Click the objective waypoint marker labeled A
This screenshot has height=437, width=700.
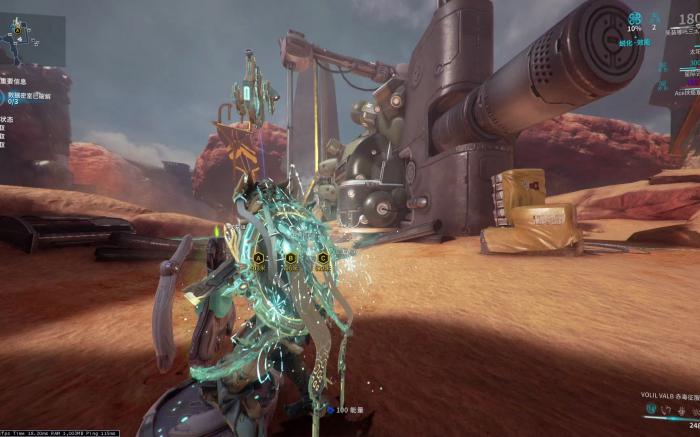point(258,258)
